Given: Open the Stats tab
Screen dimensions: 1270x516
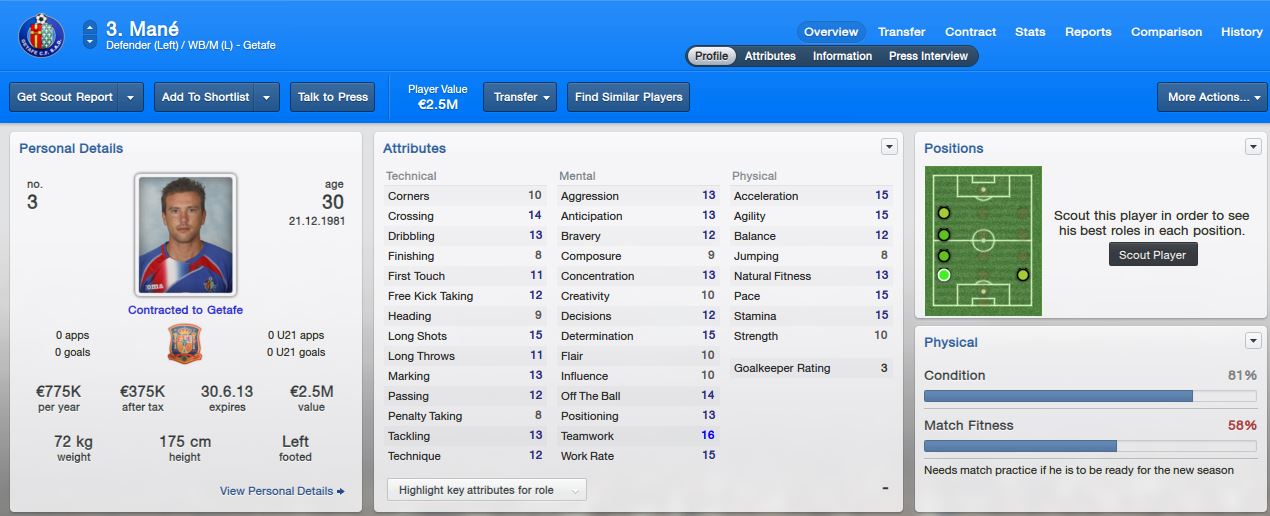Looking at the screenshot, I should [1030, 32].
